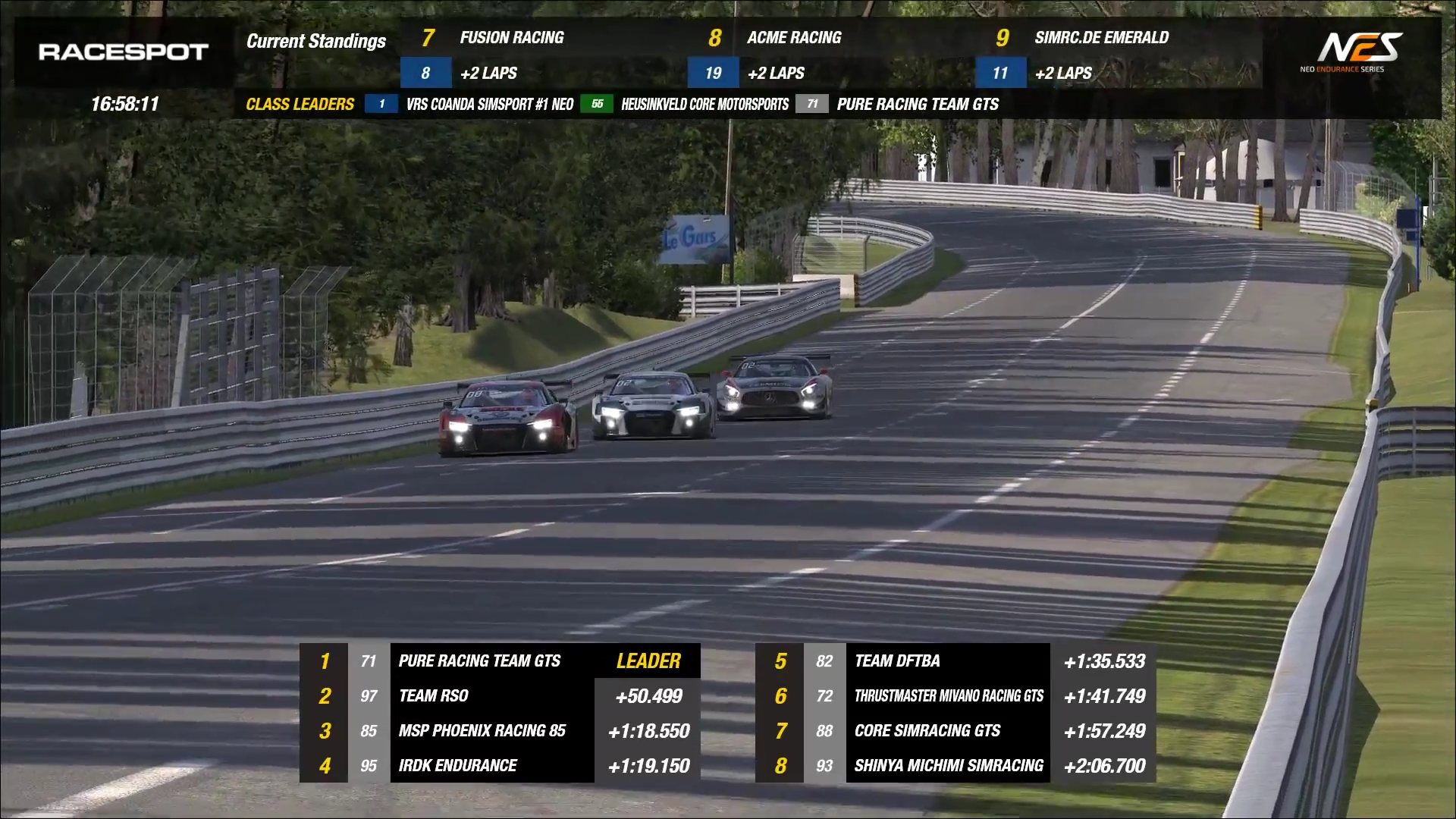Select Acme Racing in Current Standings
This screenshot has width=1456, height=819.
tap(794, 38)
